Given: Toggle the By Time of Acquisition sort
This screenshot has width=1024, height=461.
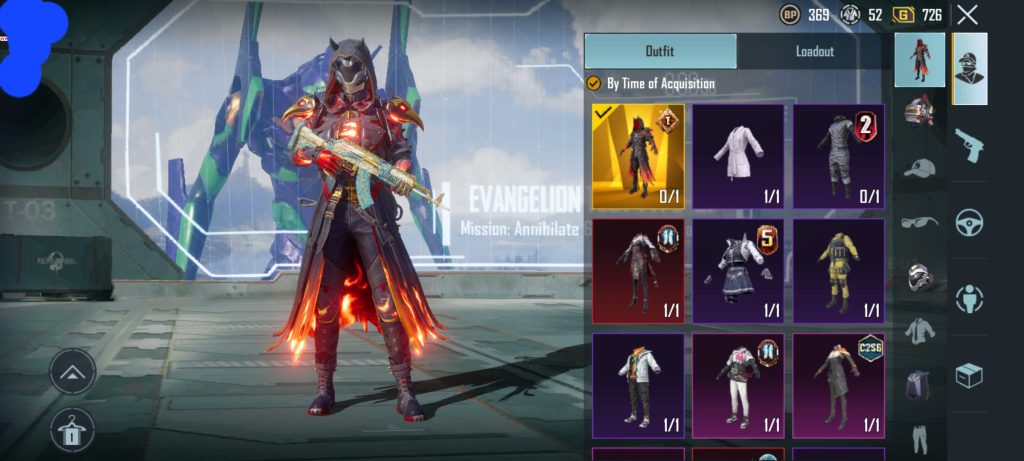Looking at the screenshot, I should coord(593,84).
